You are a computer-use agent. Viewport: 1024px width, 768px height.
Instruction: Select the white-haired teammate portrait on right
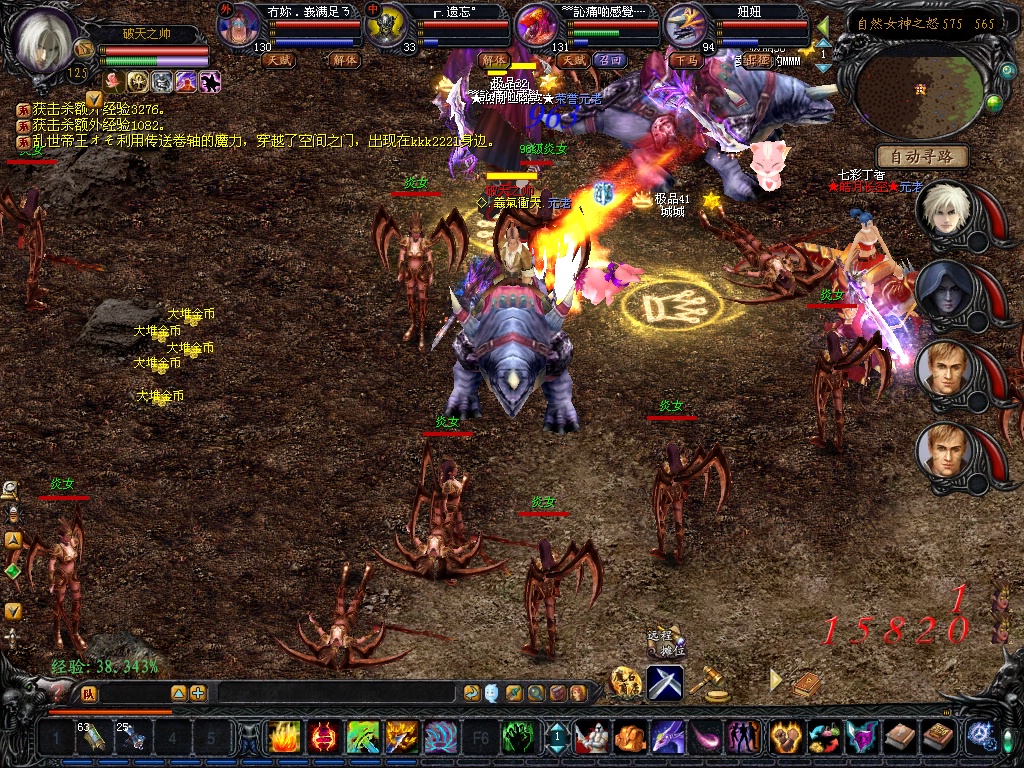click(942, 210)
